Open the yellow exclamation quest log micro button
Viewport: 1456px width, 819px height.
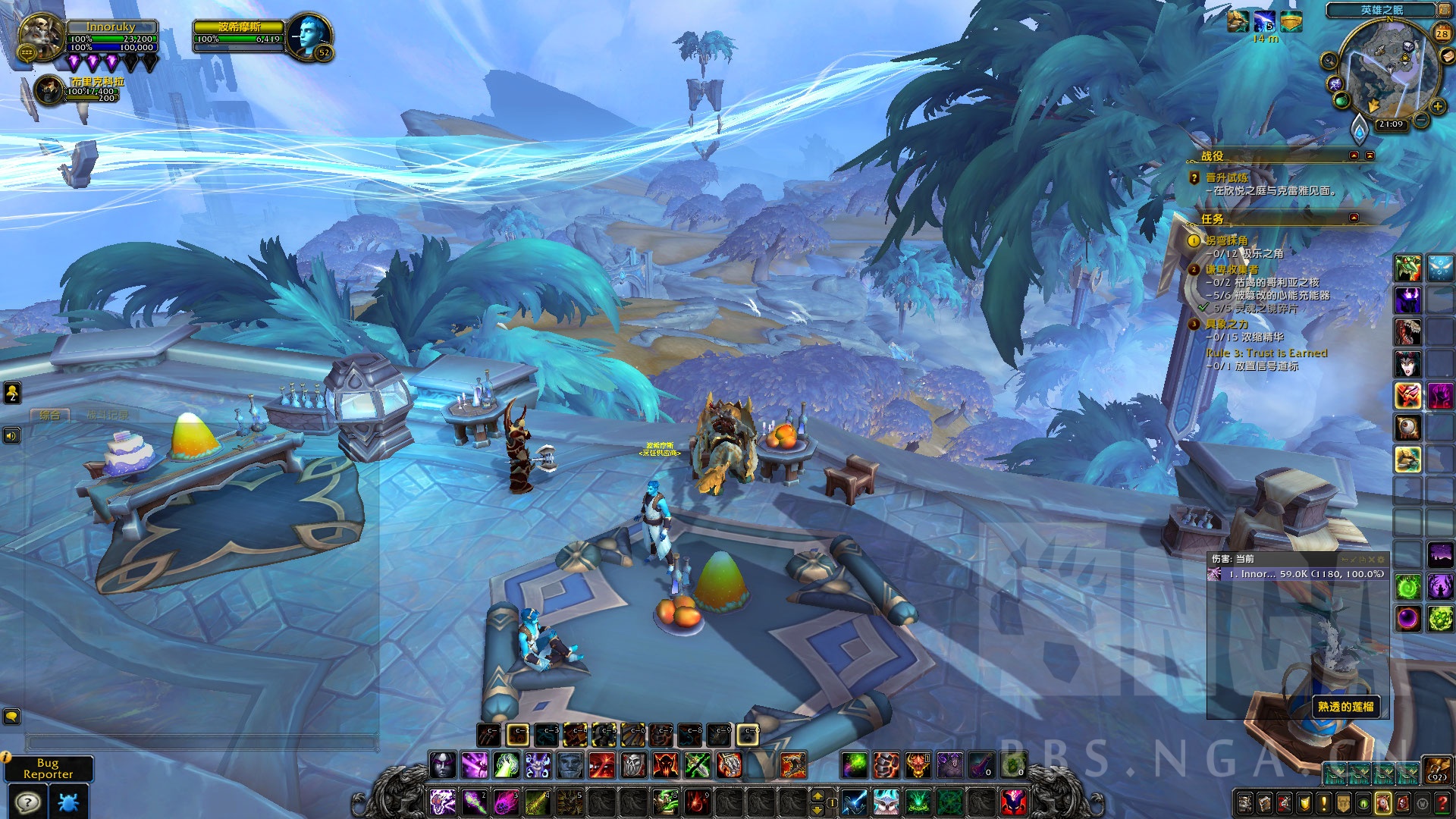pyautogui.click(x=1324, y=802)
